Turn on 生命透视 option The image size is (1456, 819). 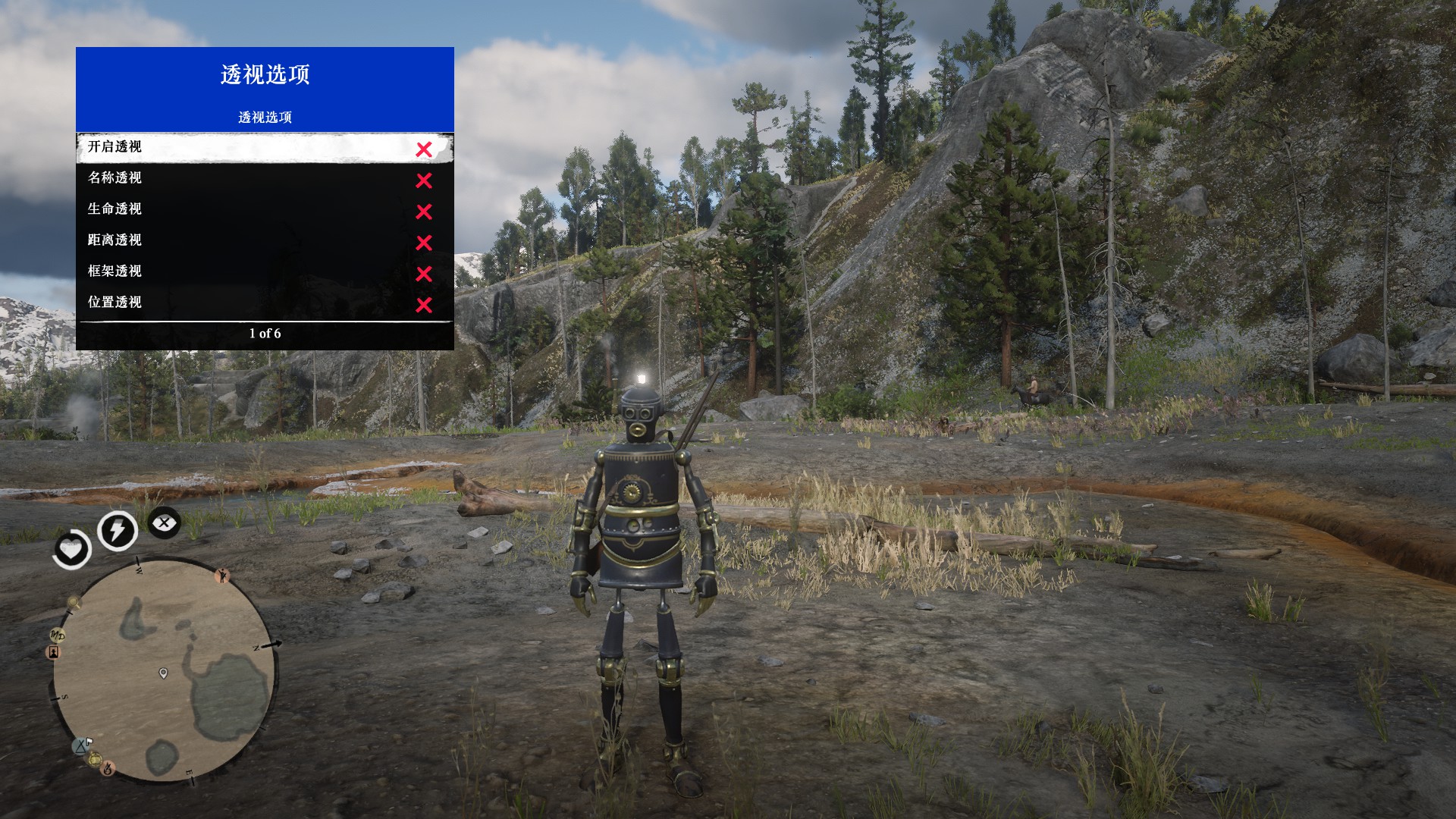[265, 210]
